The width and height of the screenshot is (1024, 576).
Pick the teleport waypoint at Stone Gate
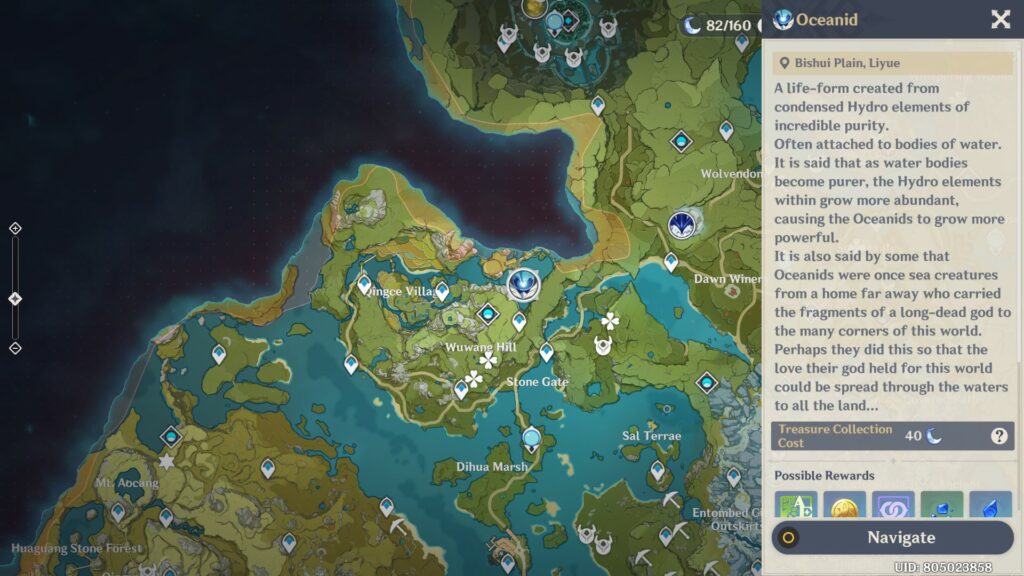pos(546,352)
